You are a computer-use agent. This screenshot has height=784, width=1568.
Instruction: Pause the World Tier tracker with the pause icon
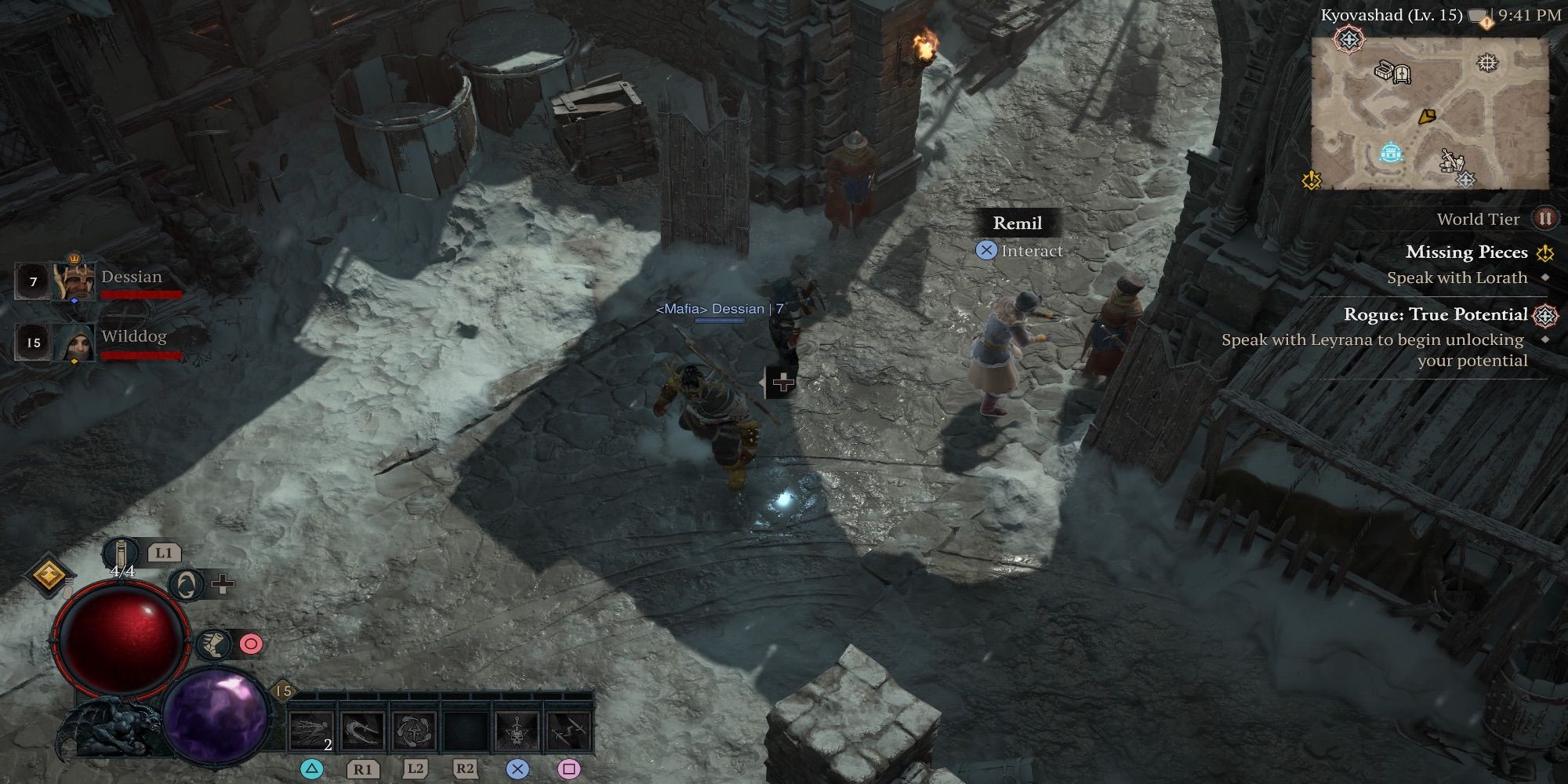(x=1546, y=220)
